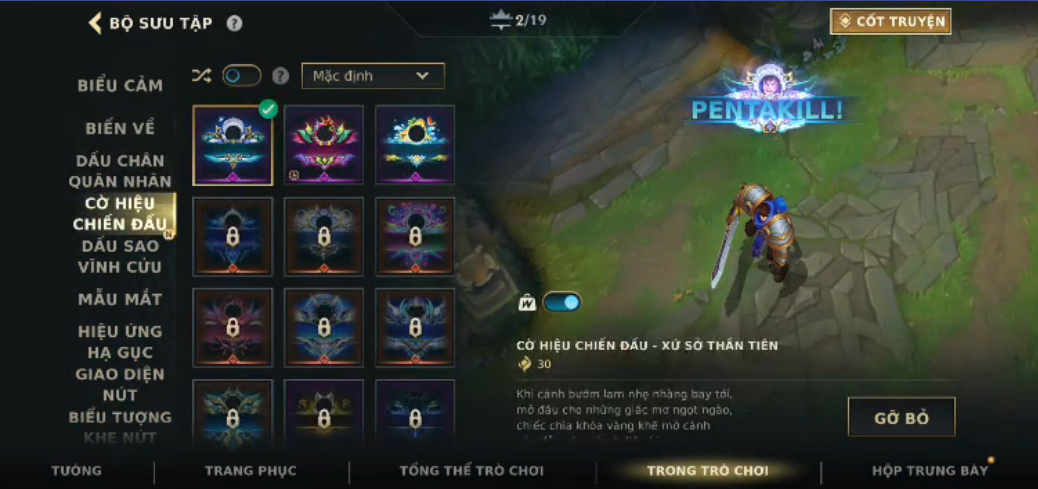This screenshot has height=489, width=1038.
Task: Open the Cốt Truyện story button
Action: tap(890, 21)
